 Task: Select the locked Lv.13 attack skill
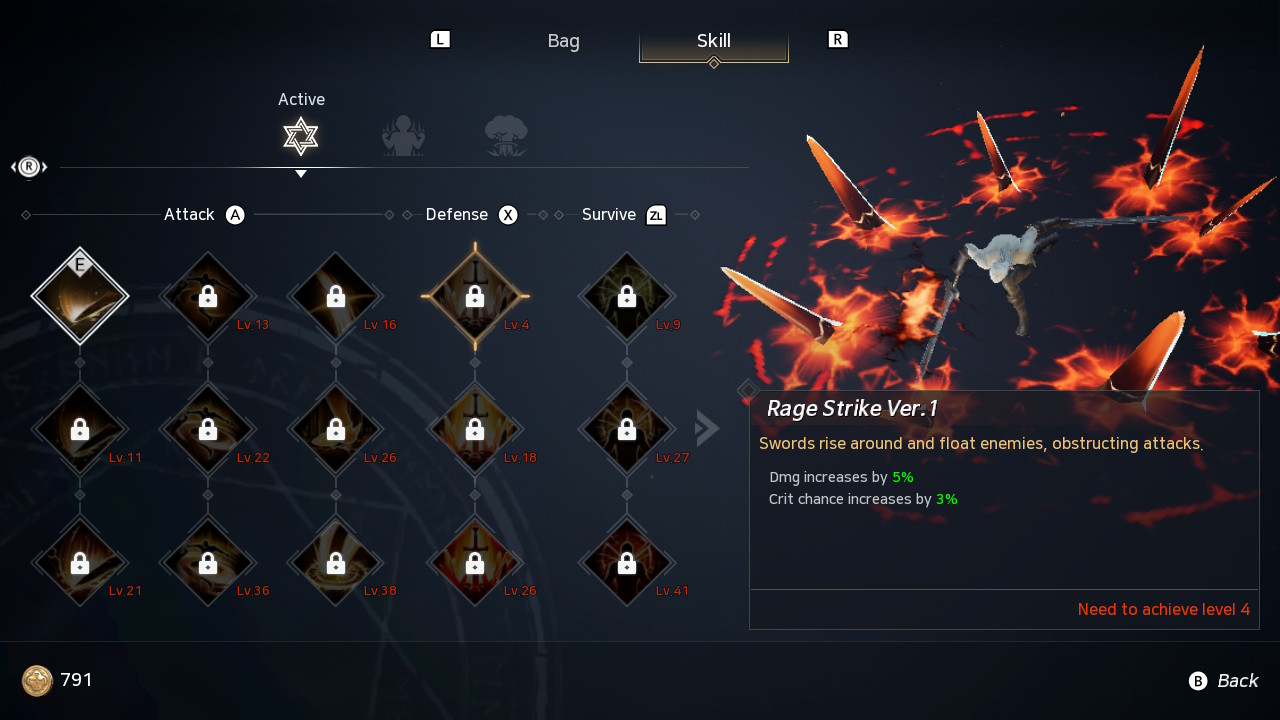[x=208, y=296]
